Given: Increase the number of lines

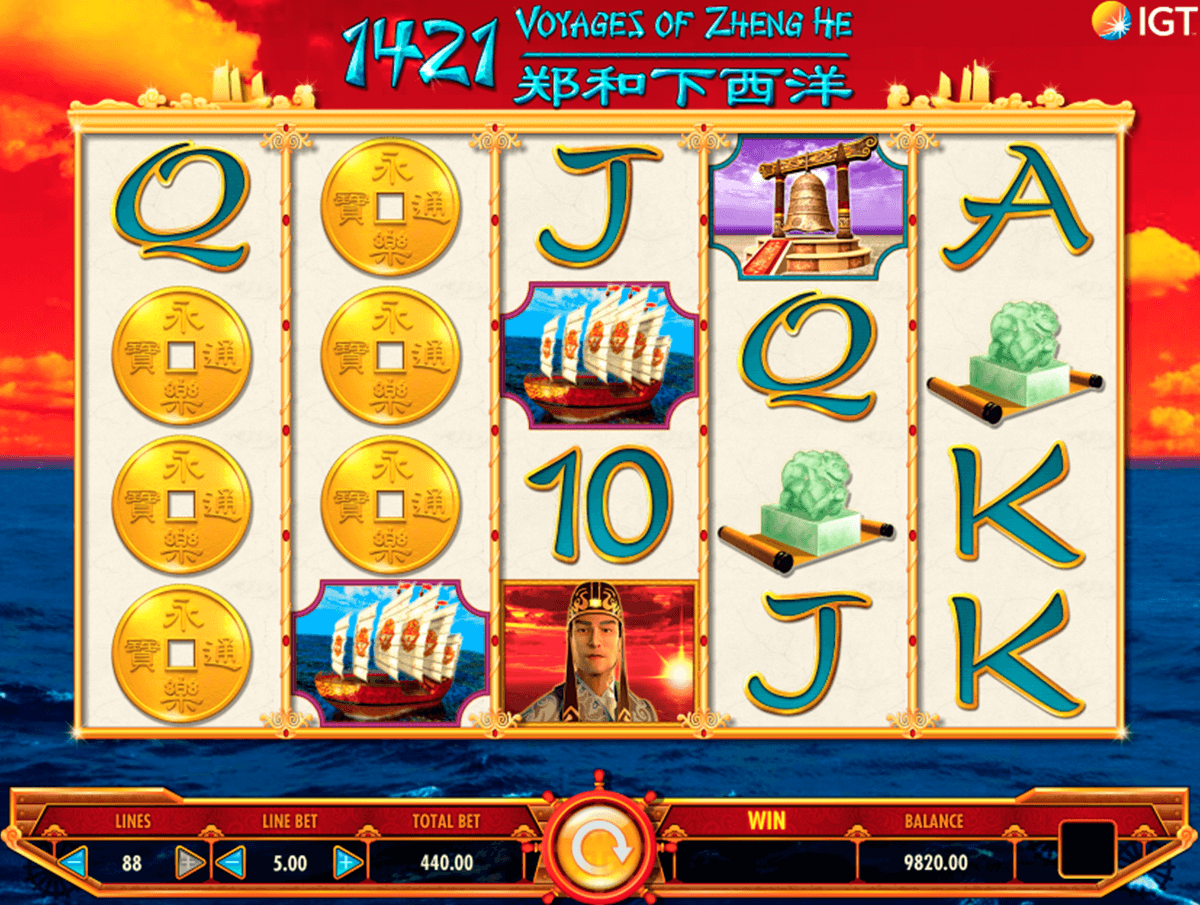Looking at the screenshot, I should (x=188, y=861).
